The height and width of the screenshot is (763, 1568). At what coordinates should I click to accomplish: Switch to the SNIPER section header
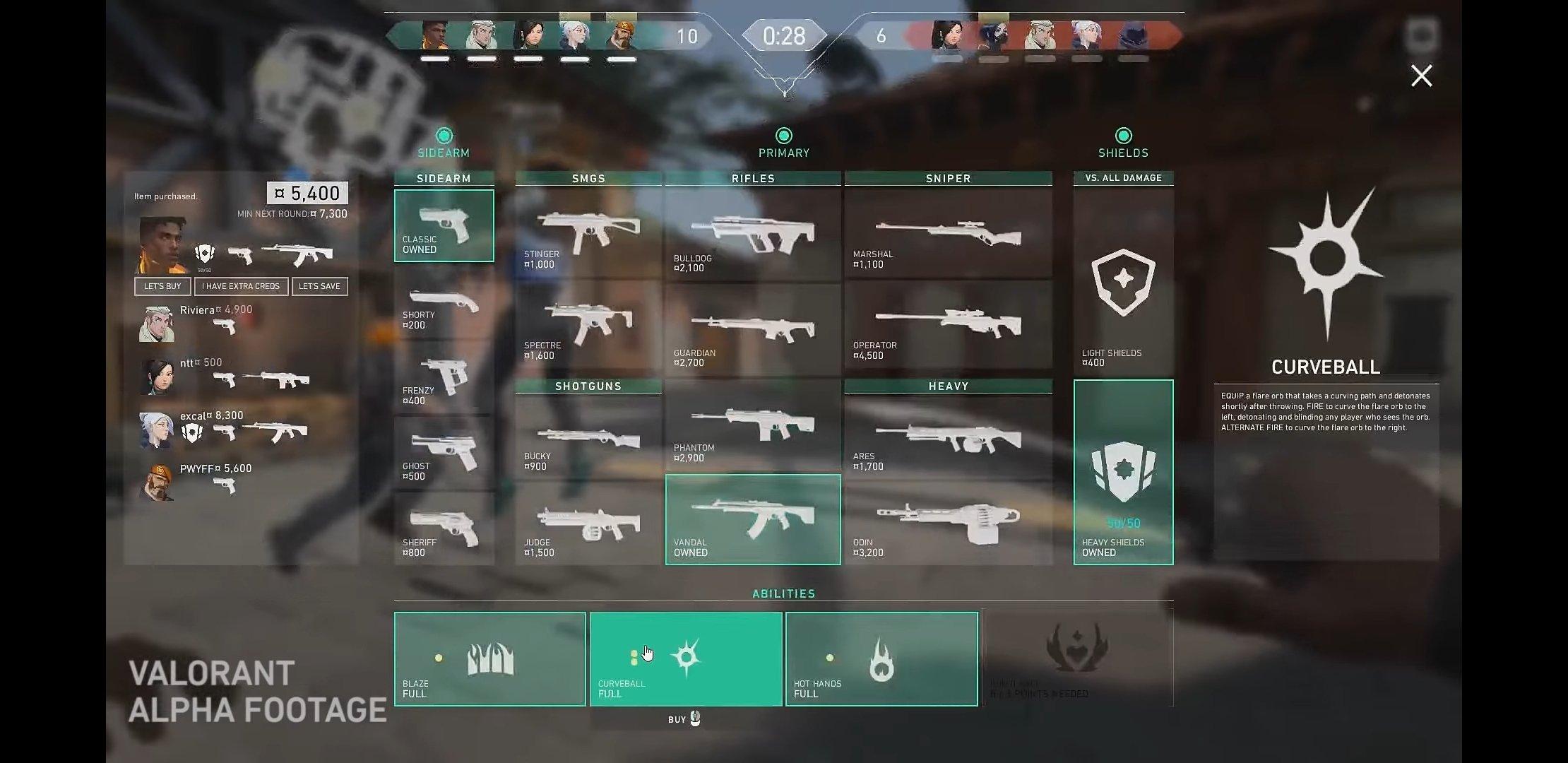948,178
